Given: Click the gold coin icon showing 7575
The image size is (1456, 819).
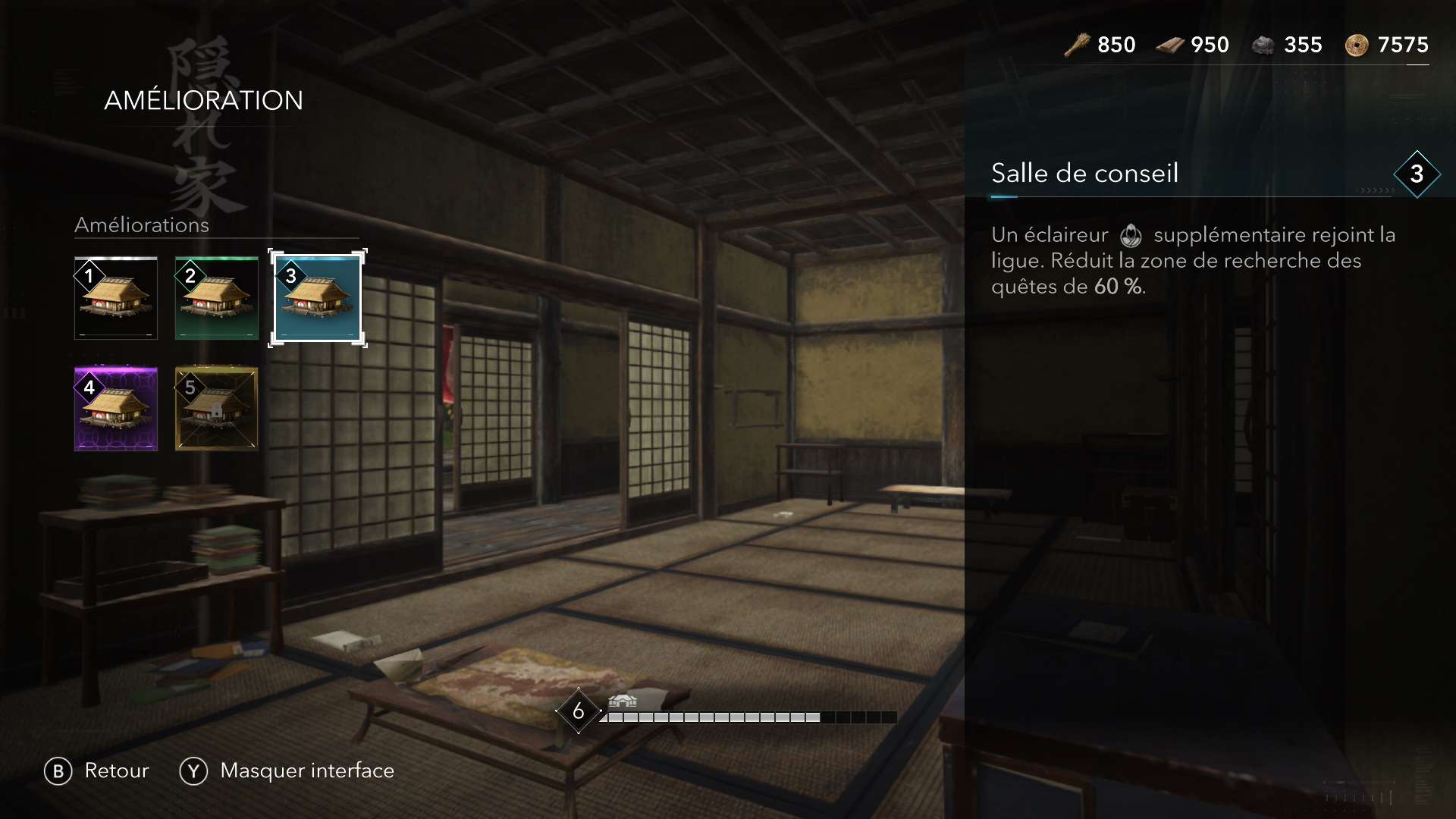Looking at the screenshot, I should click(x=1360, y=44).
